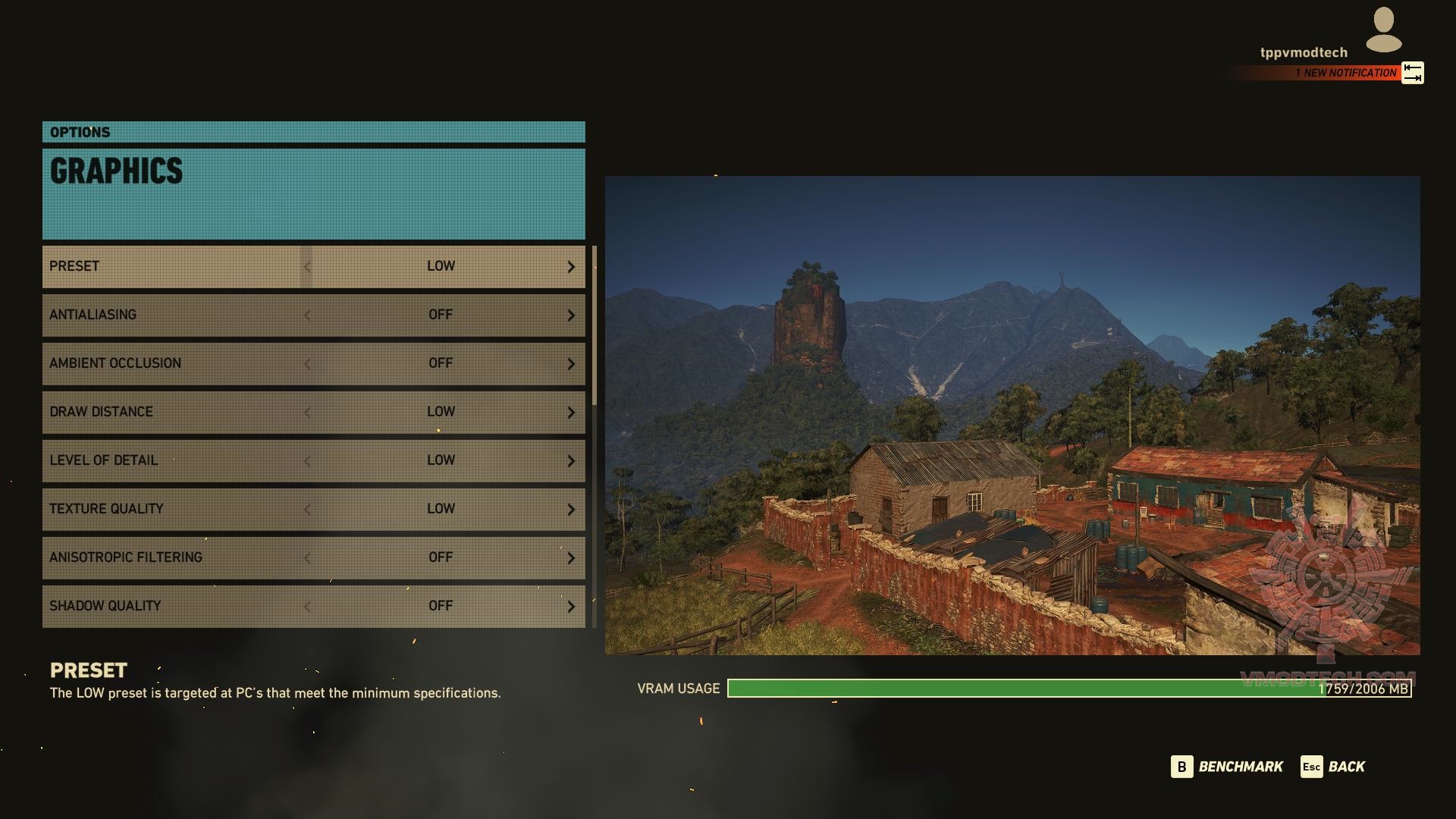This screenshot has width=1456, height=819.
Task: Raise Texture Quality using right arrow
Action: (x=571, y=510)
